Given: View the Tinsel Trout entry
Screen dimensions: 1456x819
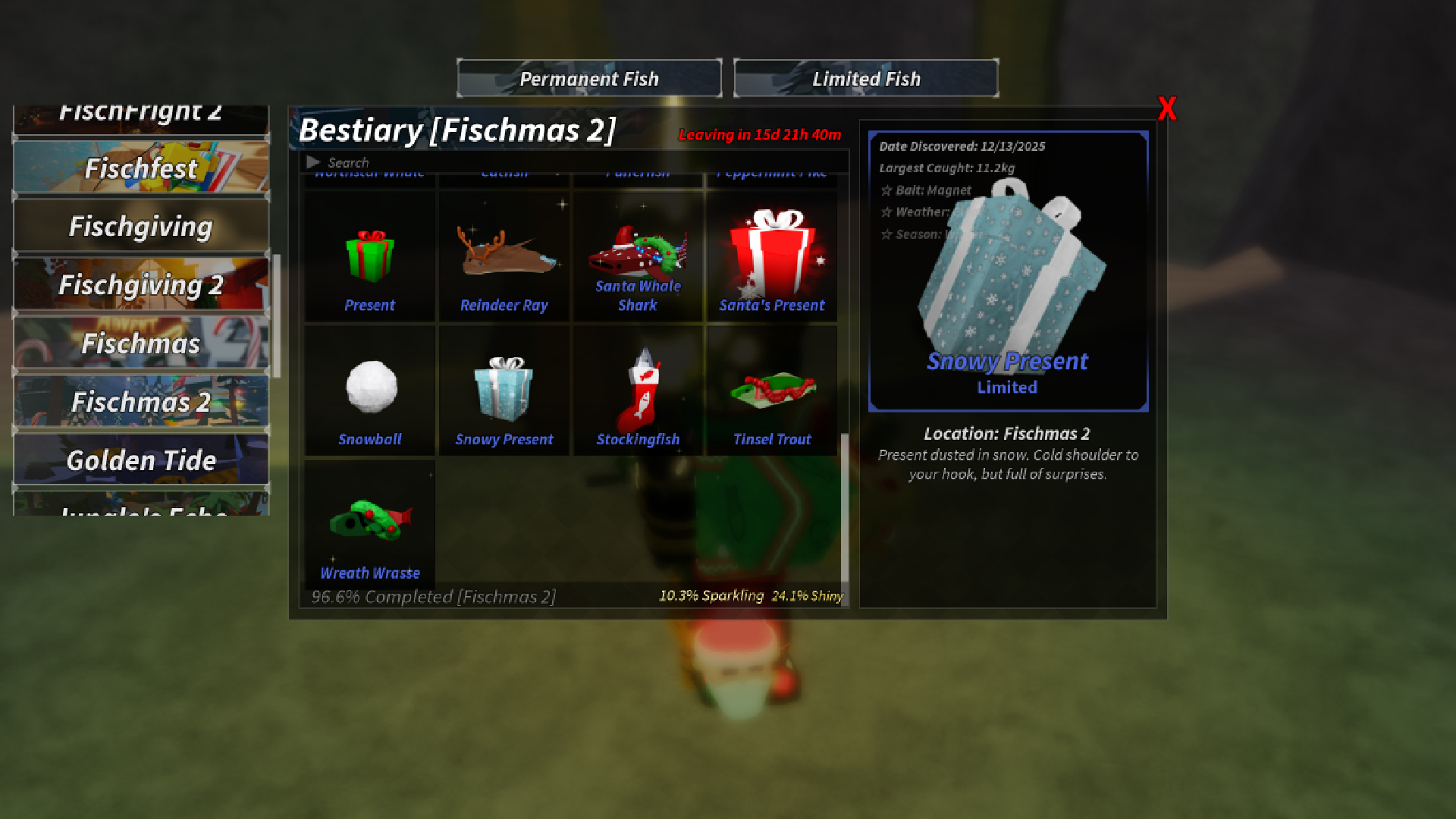Looking at the screenshot, I should pyautogui.click(x=772, y=387).
